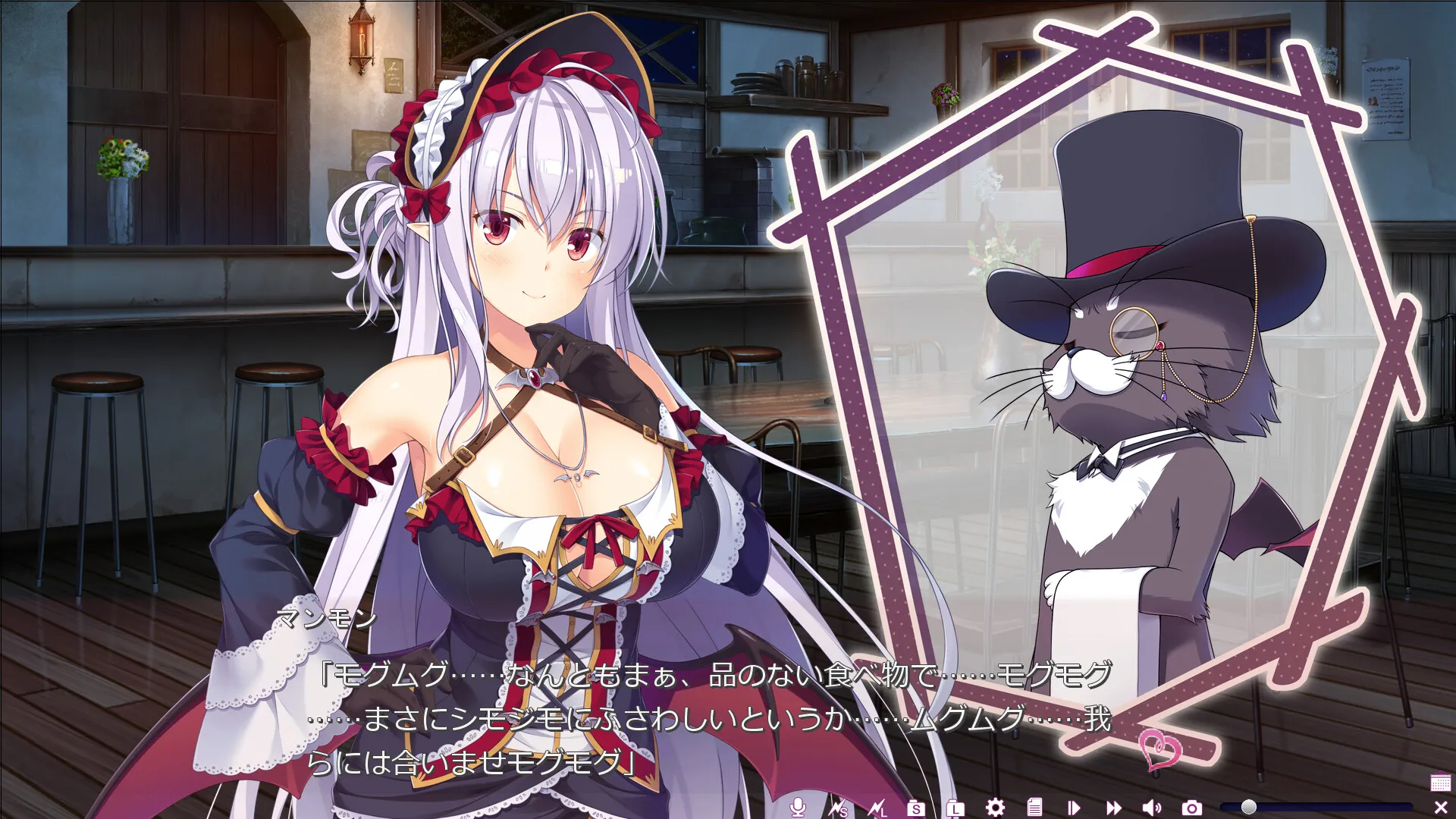The height and width of the screenshot is (819, 1456).
Task: Toggle auto-play mode arrow button
Action: [x=1074, y=808]
